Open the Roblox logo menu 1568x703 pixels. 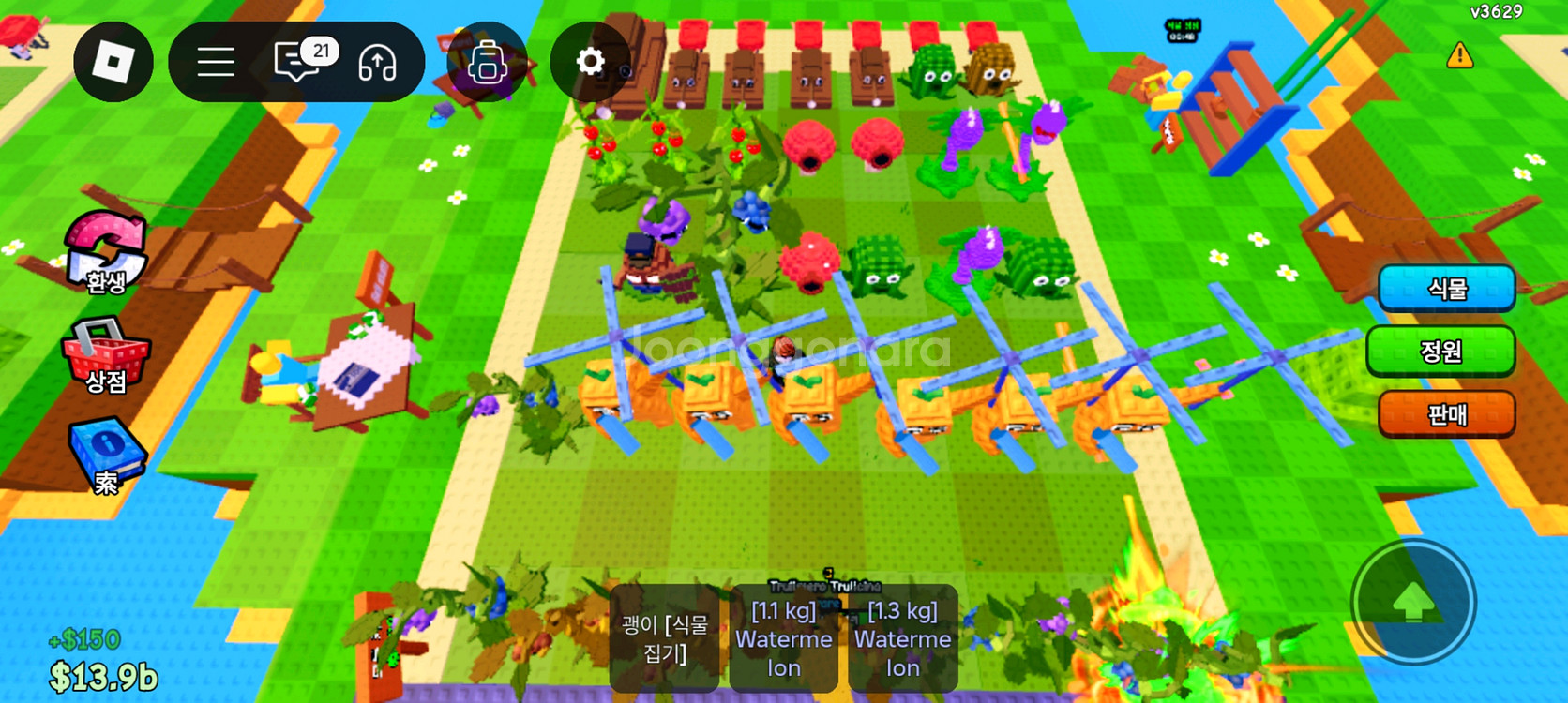point(113,62)
